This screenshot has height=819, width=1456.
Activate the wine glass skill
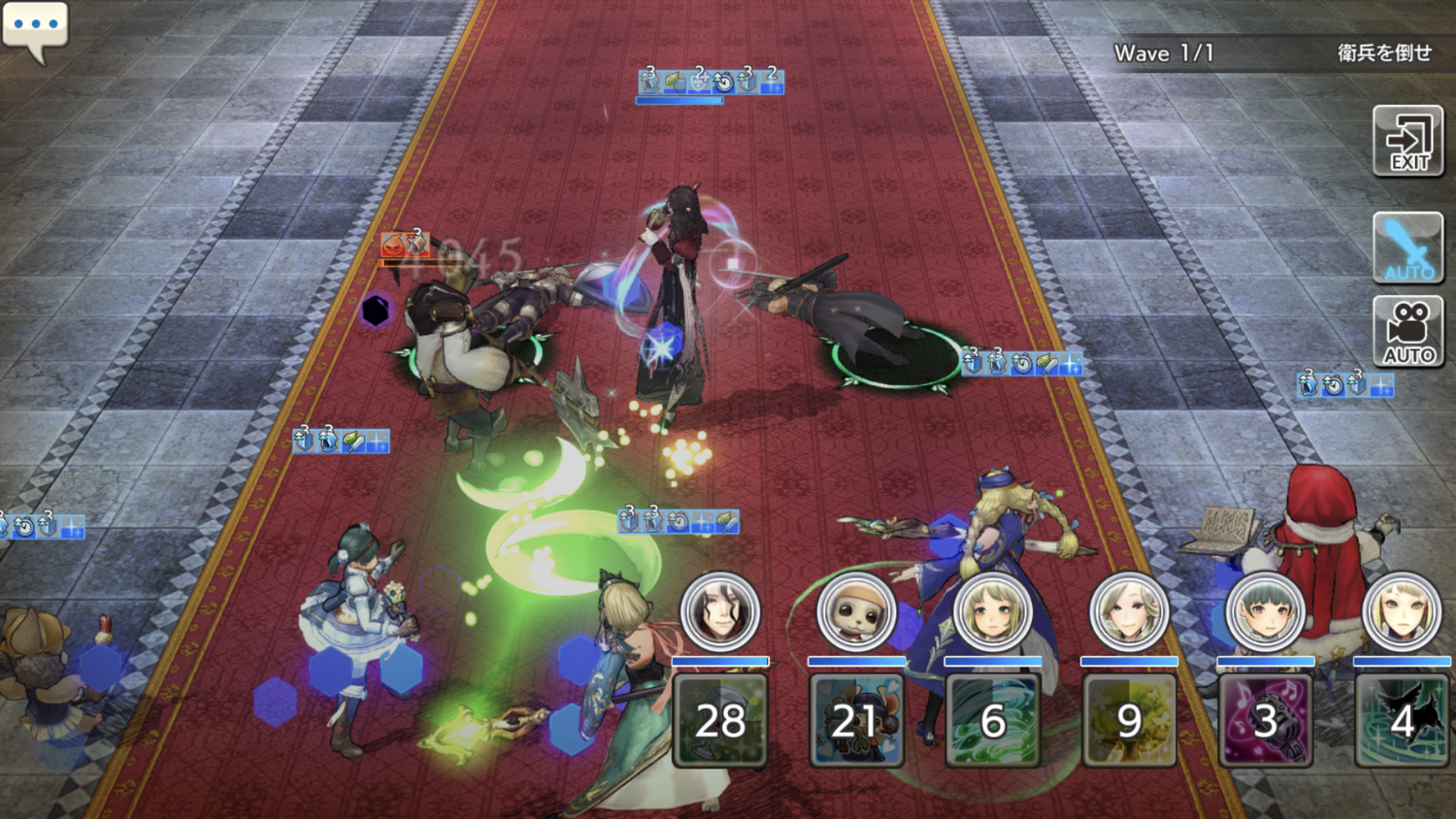click(720, 720)
